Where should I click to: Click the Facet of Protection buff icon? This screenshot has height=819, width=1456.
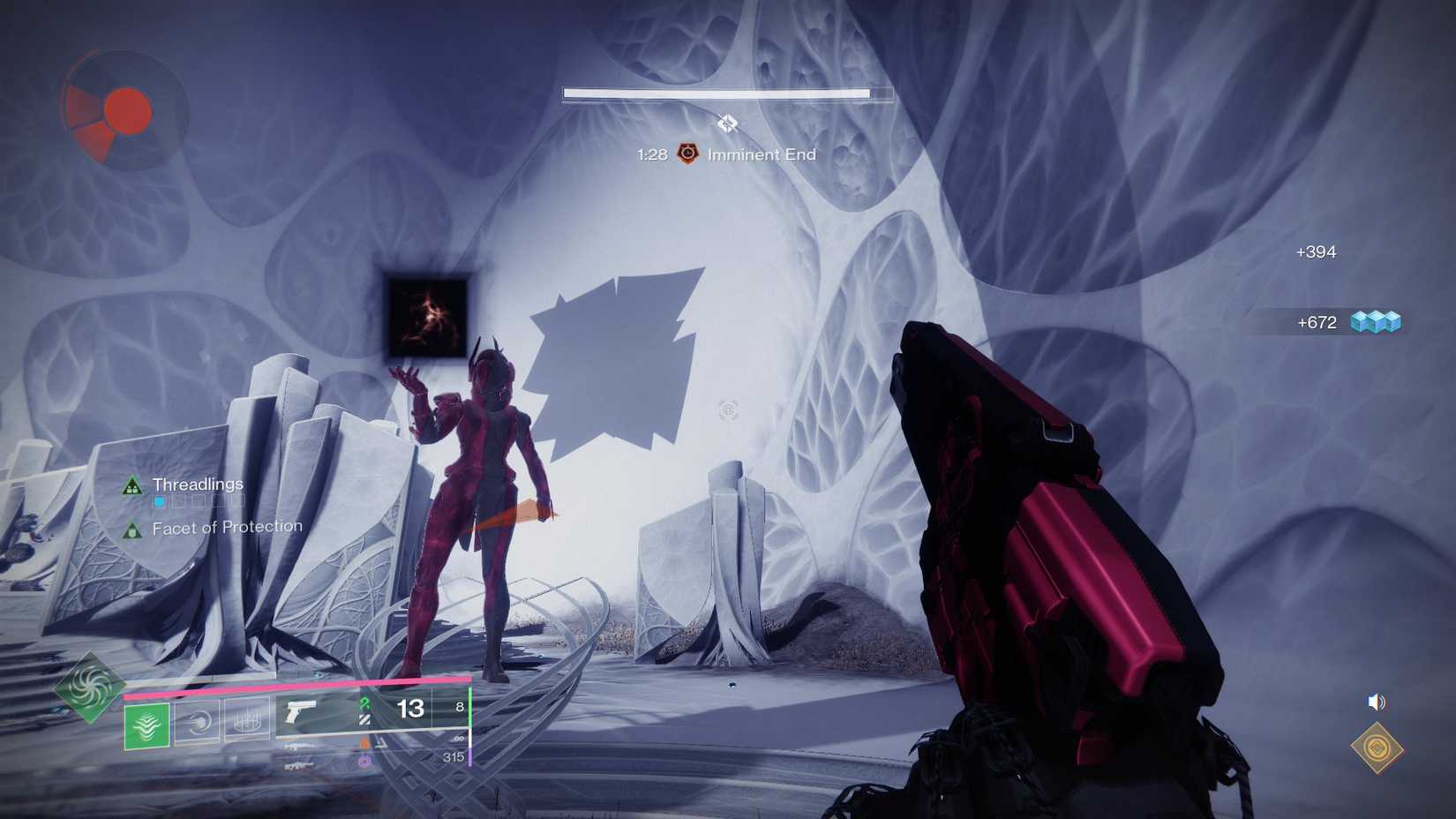(x=131, y=528)
